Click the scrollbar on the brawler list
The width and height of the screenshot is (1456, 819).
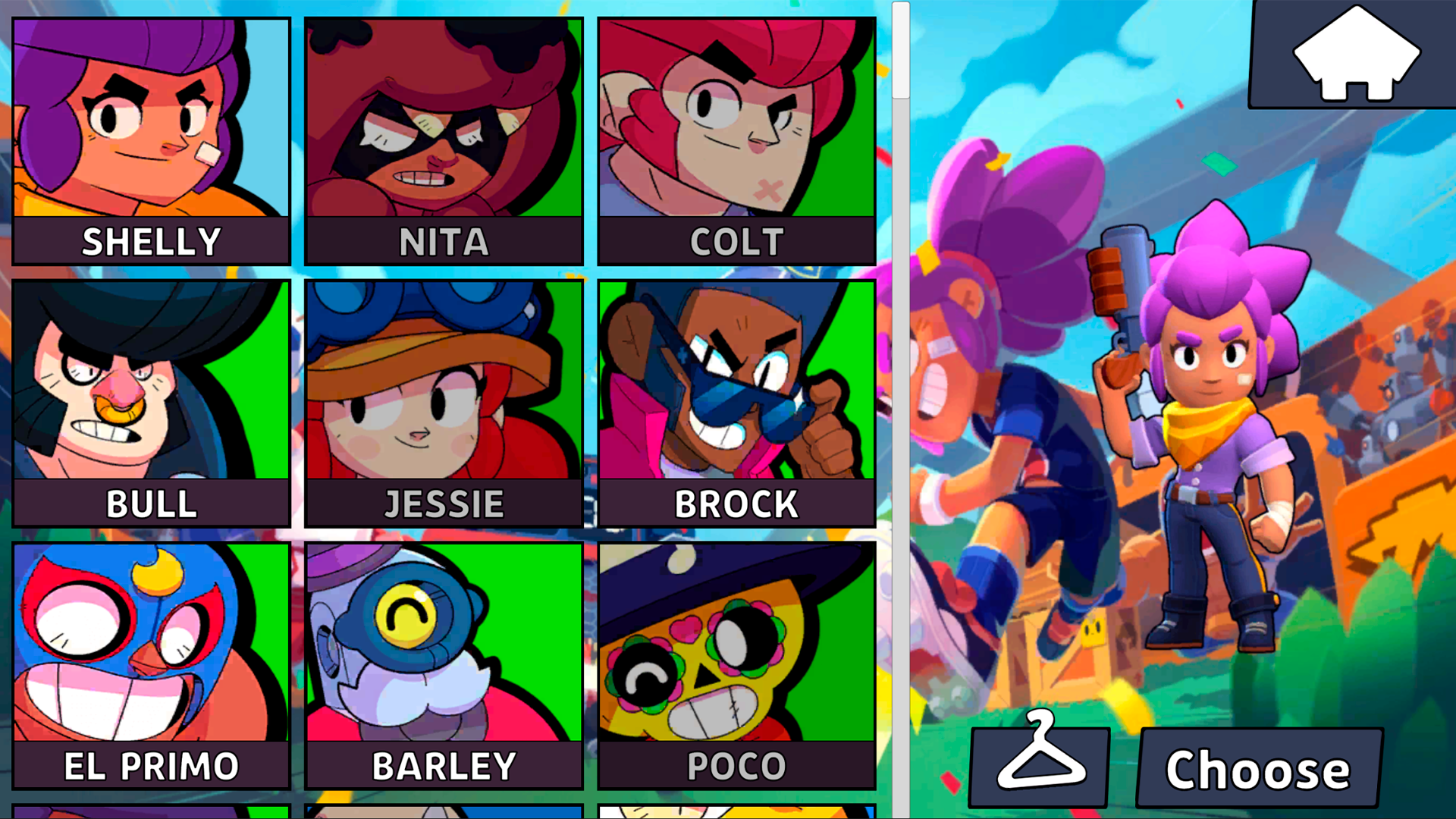pos(901,53)
